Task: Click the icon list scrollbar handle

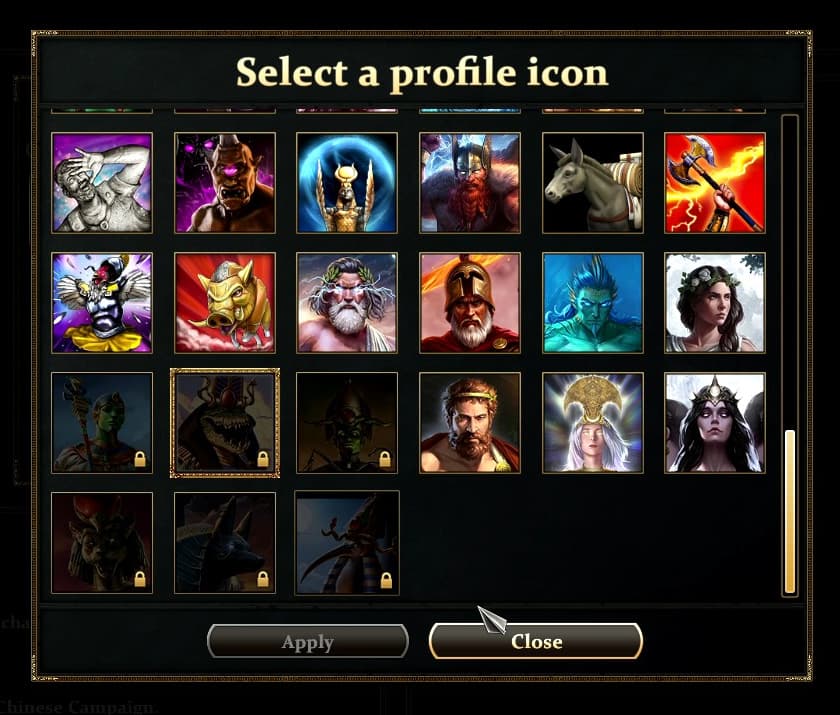Action: [x=790, y=510]
